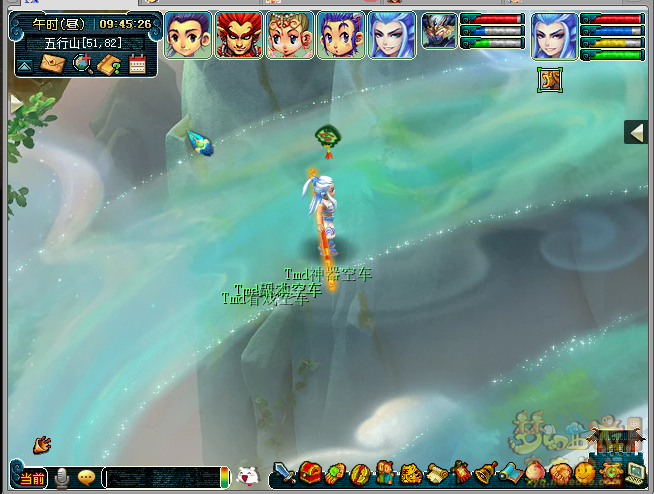
Task: Open the help book with question mark
Action: [109, 65]
